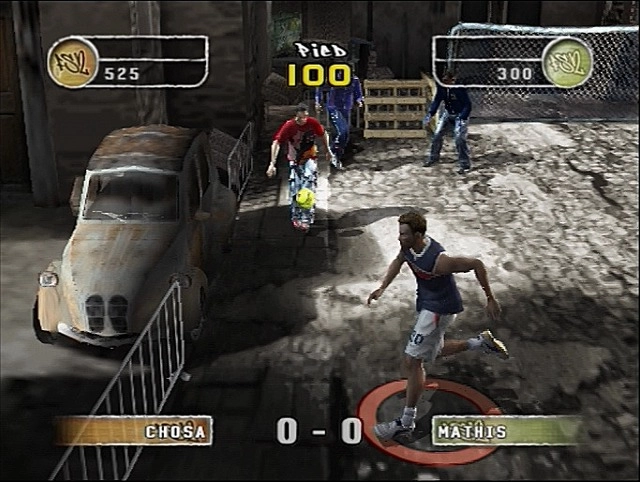Select the MATHIS player name plate
The height and width of the screenshot is (482, 640).
[x=505, y=431]
